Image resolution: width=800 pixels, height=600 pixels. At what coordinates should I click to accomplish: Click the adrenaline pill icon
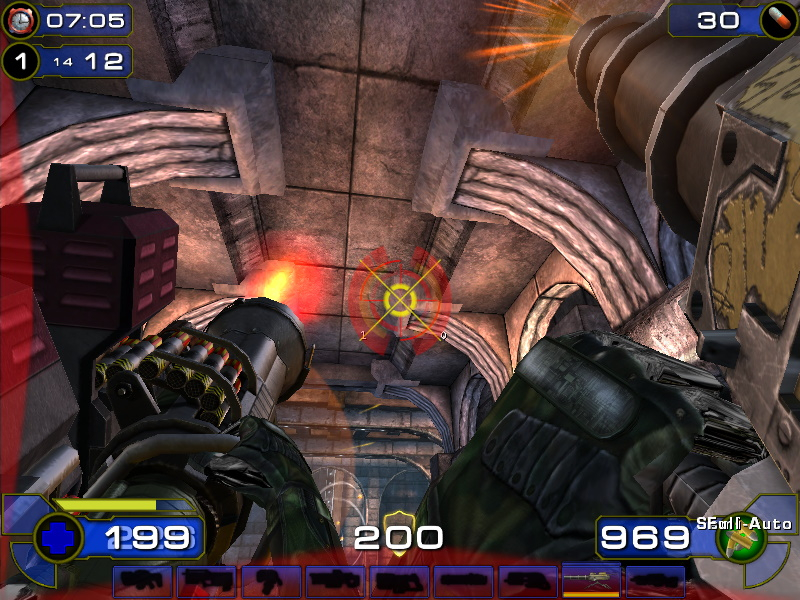[775, 19]
